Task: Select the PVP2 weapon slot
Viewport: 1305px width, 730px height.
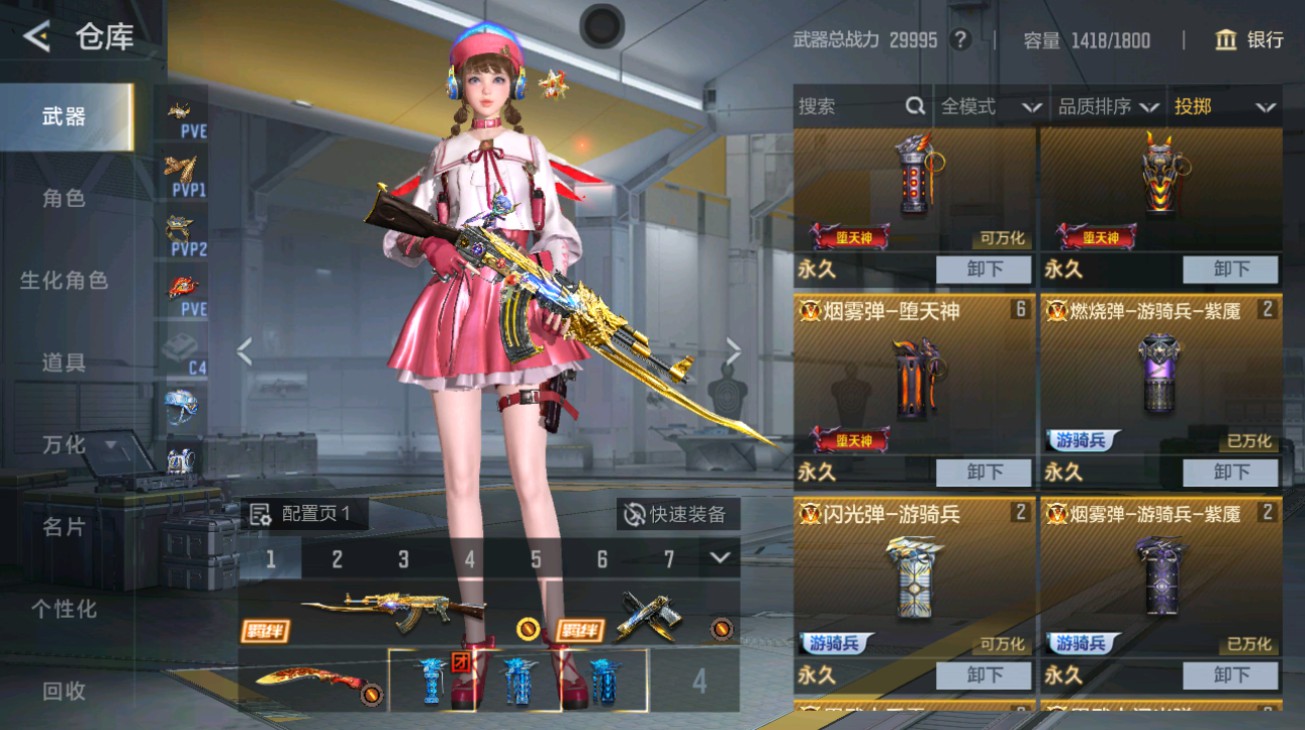Action: 181,237
